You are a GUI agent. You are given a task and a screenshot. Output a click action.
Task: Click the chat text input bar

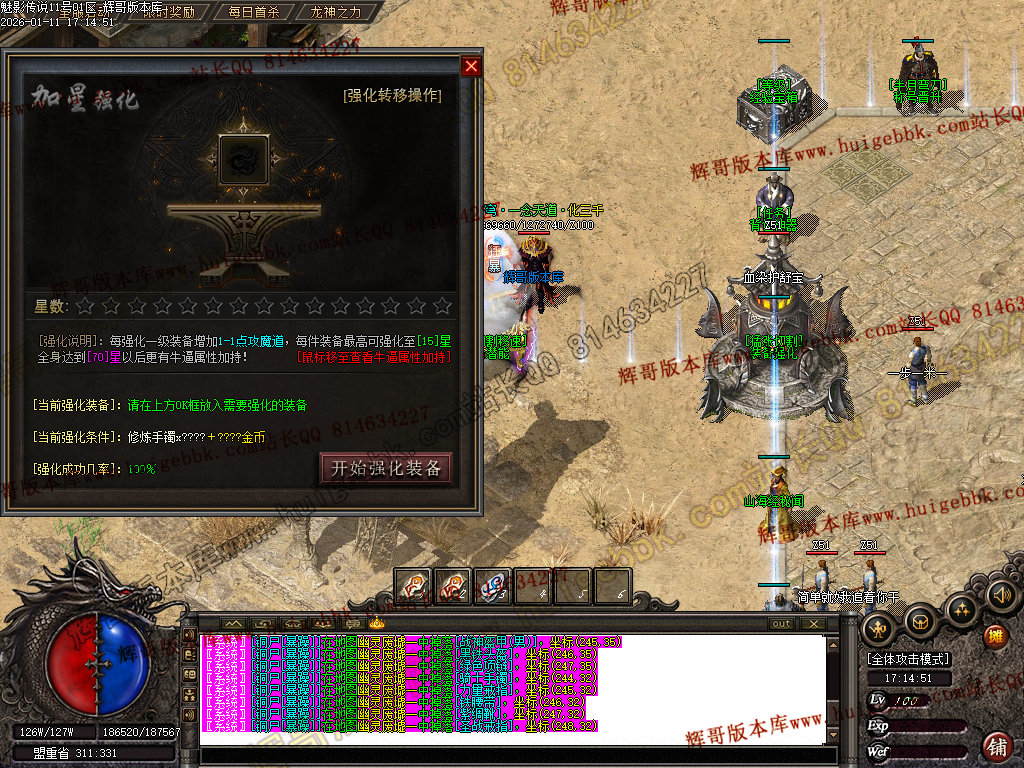coord(510,755)
